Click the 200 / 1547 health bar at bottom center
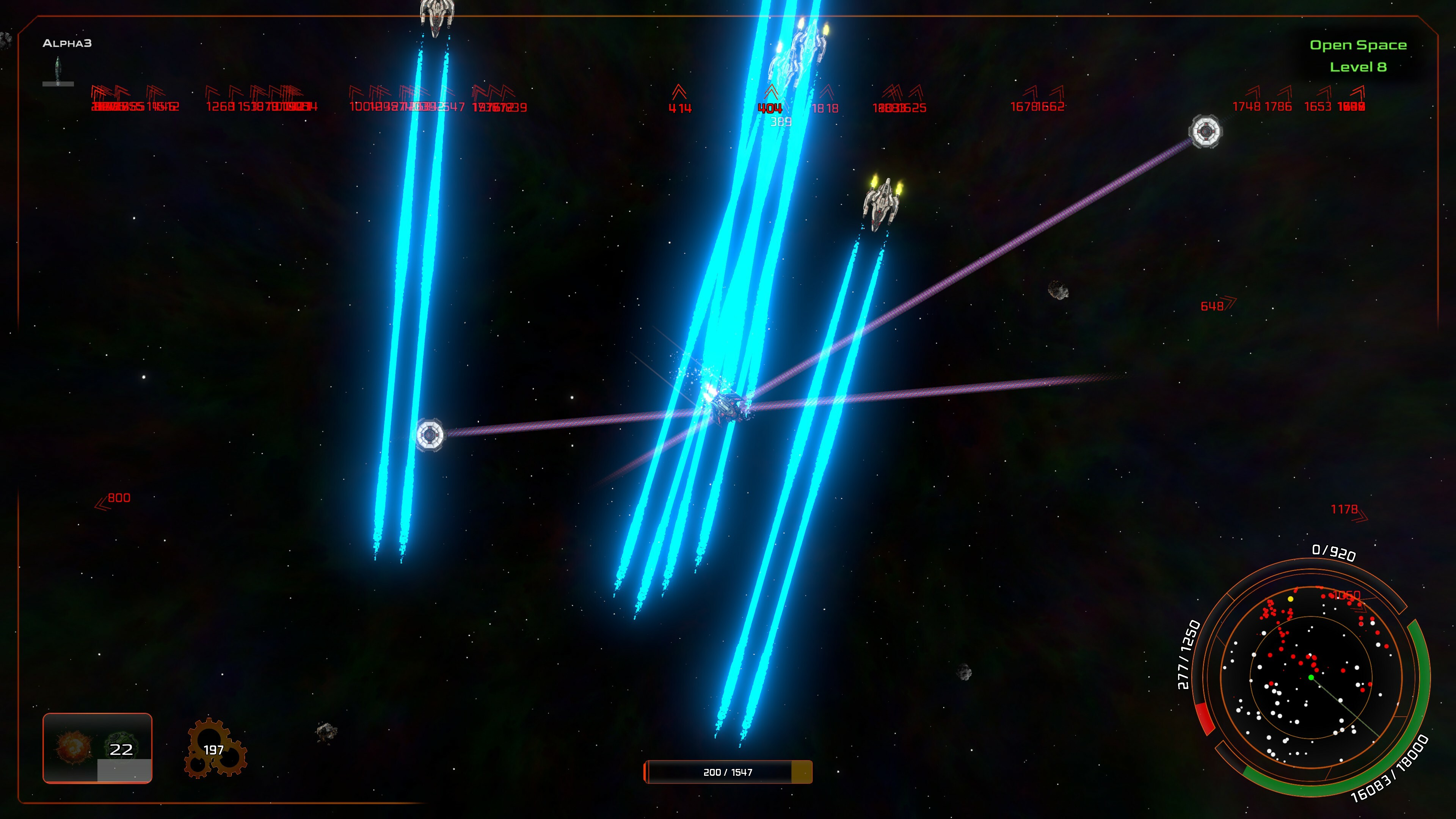Viewport: 1456px width, 819px height. (728, 772)
